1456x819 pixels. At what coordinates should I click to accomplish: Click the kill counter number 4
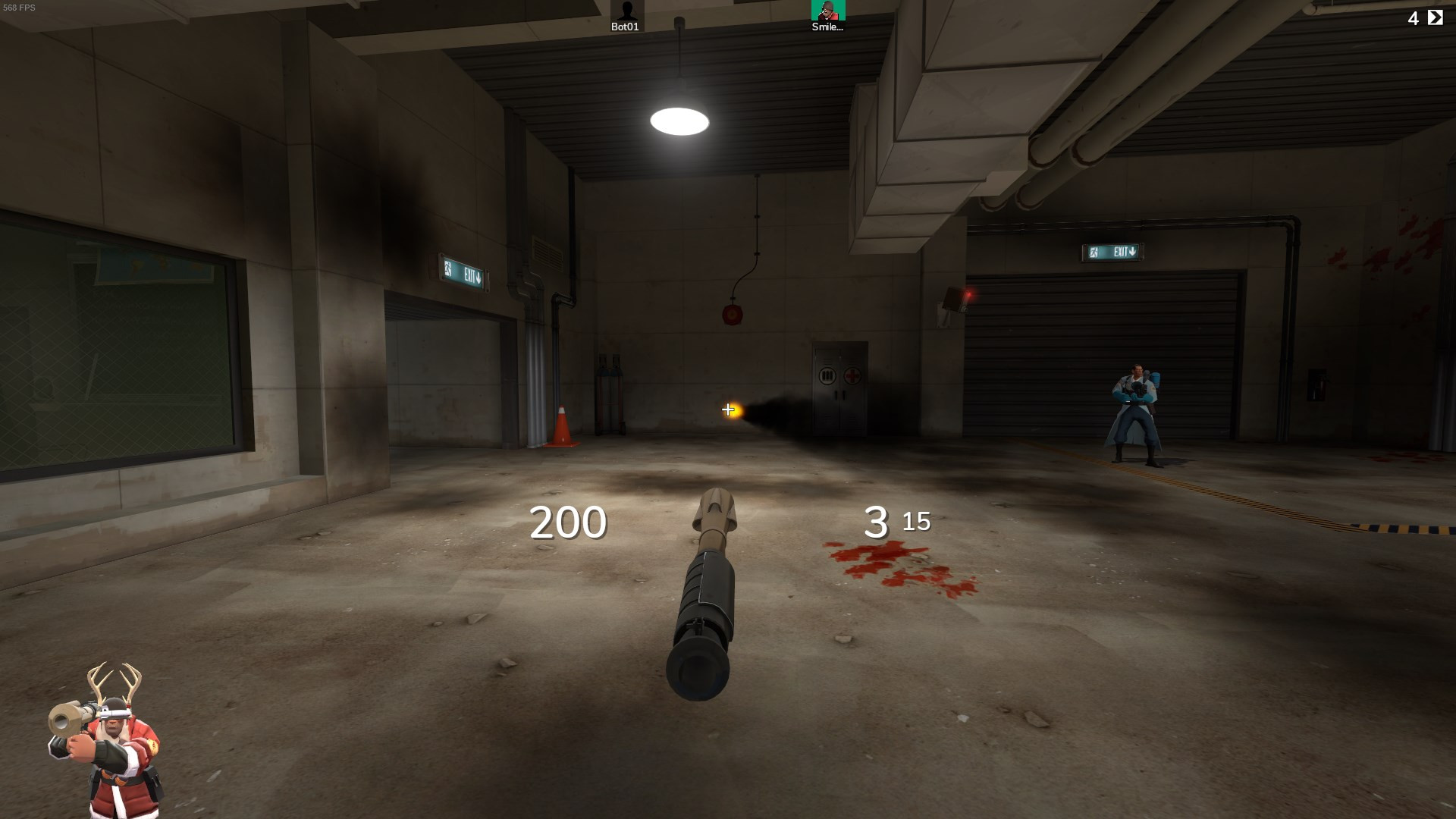click(x=1412, y=17)
